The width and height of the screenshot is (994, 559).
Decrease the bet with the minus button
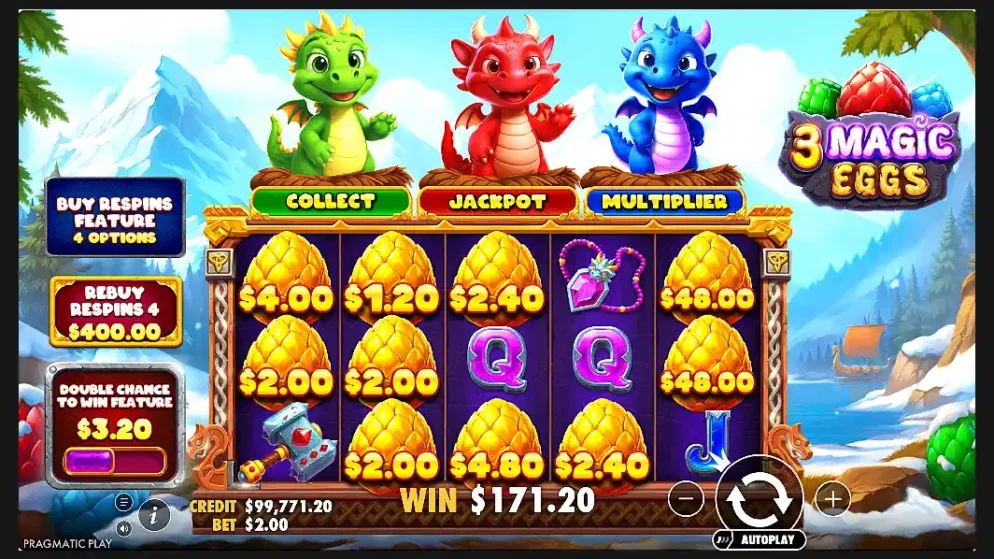click(x=685, y=497)
